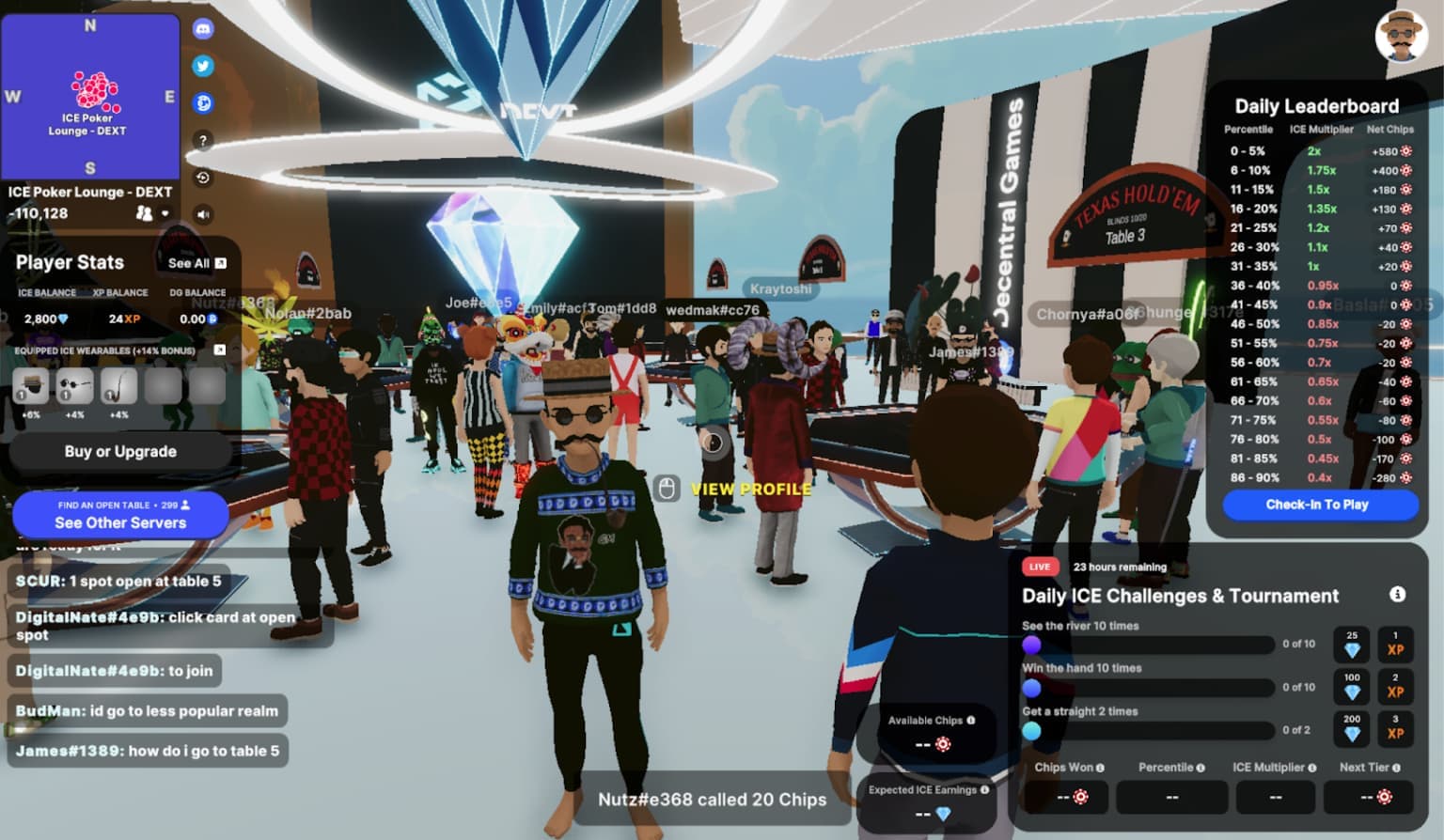Image resolution: width=1444 pixels, height=840 pixels.
Task: Click the 'See the river 10 times' progress bar
Action: (x=1150, y=646)
